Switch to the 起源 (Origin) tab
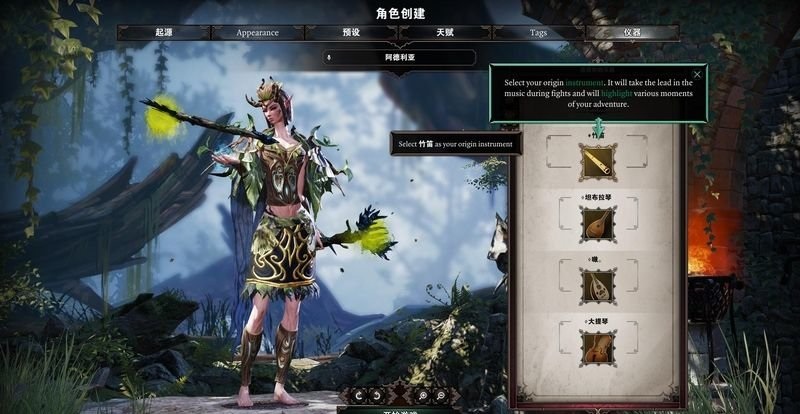The image size is (800, 414). (163, 32)
